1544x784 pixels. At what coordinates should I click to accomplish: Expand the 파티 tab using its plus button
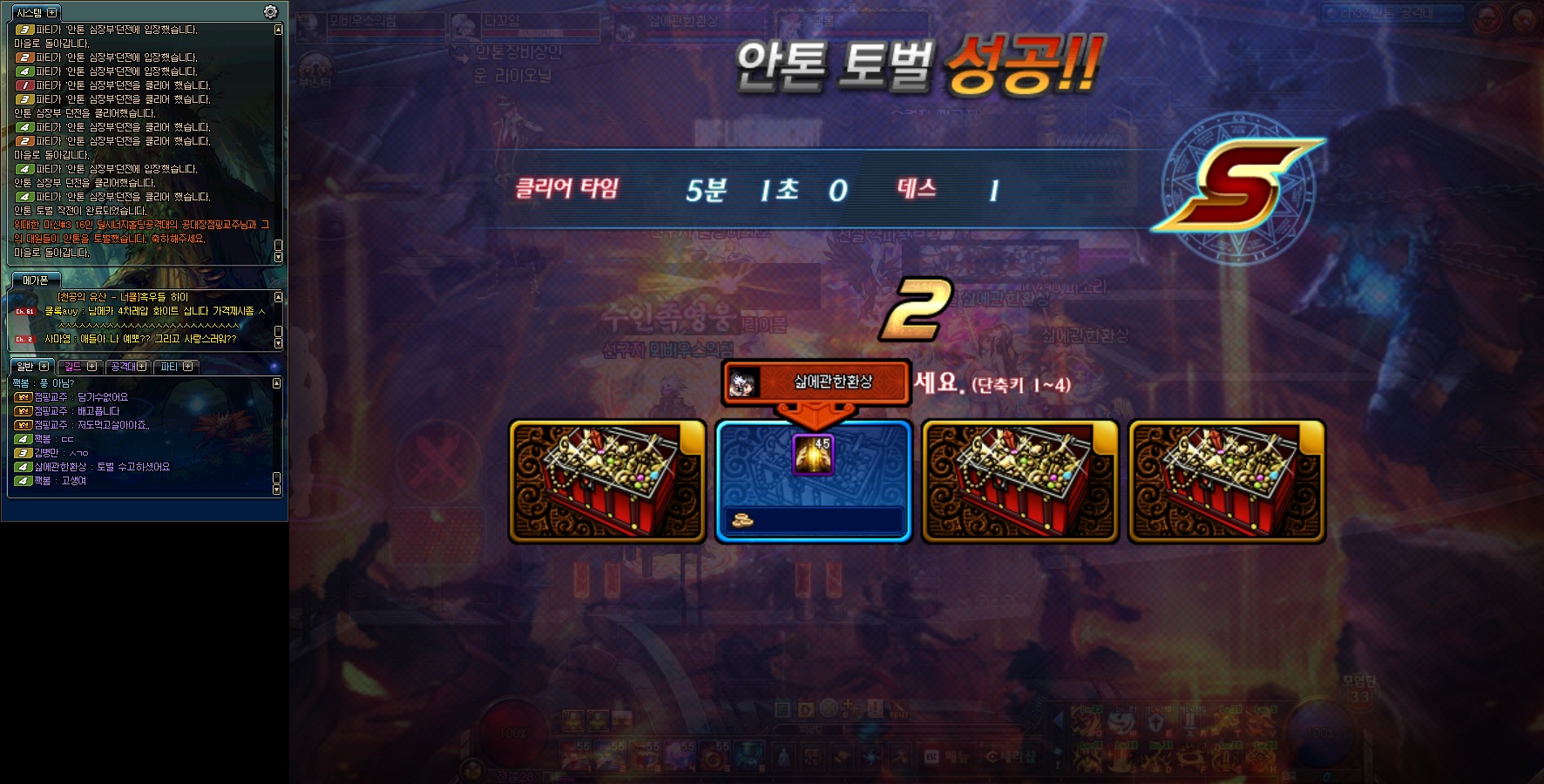click(x=189, y=366)
